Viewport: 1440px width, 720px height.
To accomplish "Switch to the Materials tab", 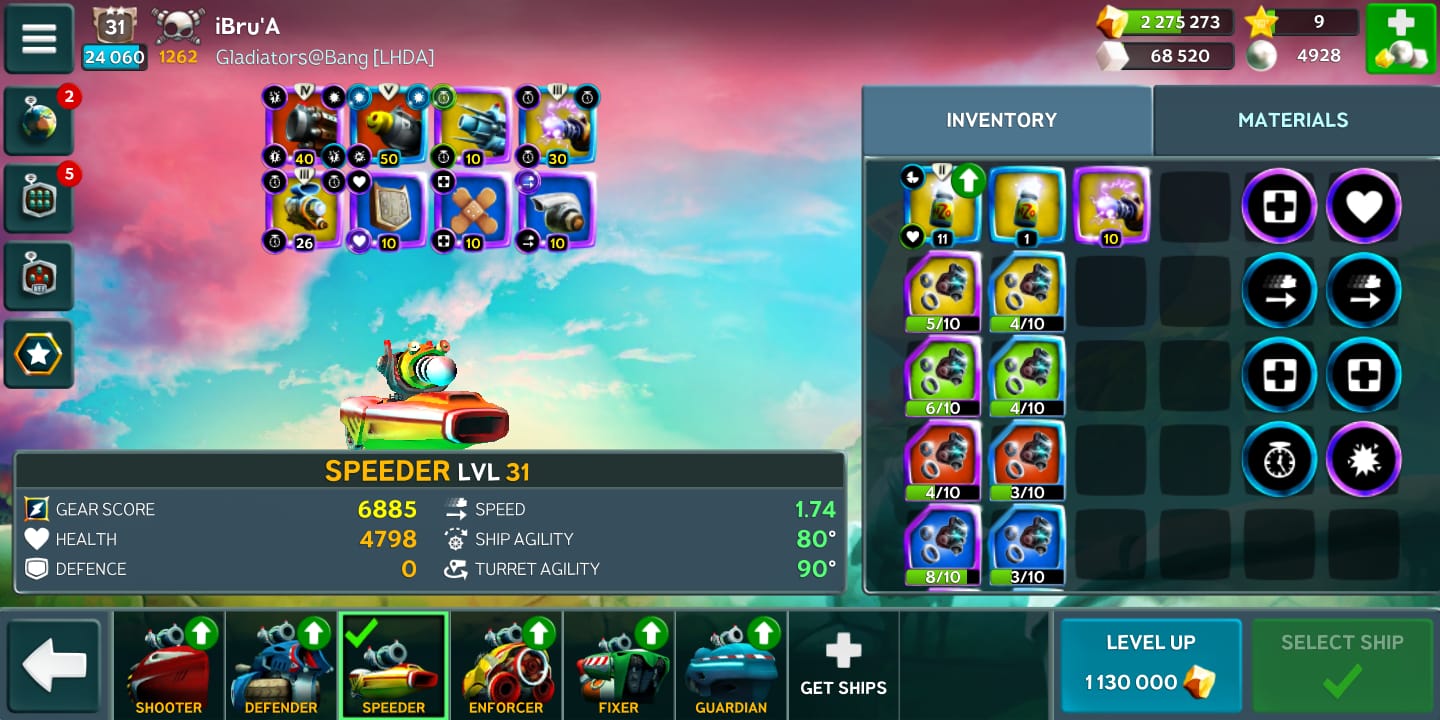I will point(1292,120).
